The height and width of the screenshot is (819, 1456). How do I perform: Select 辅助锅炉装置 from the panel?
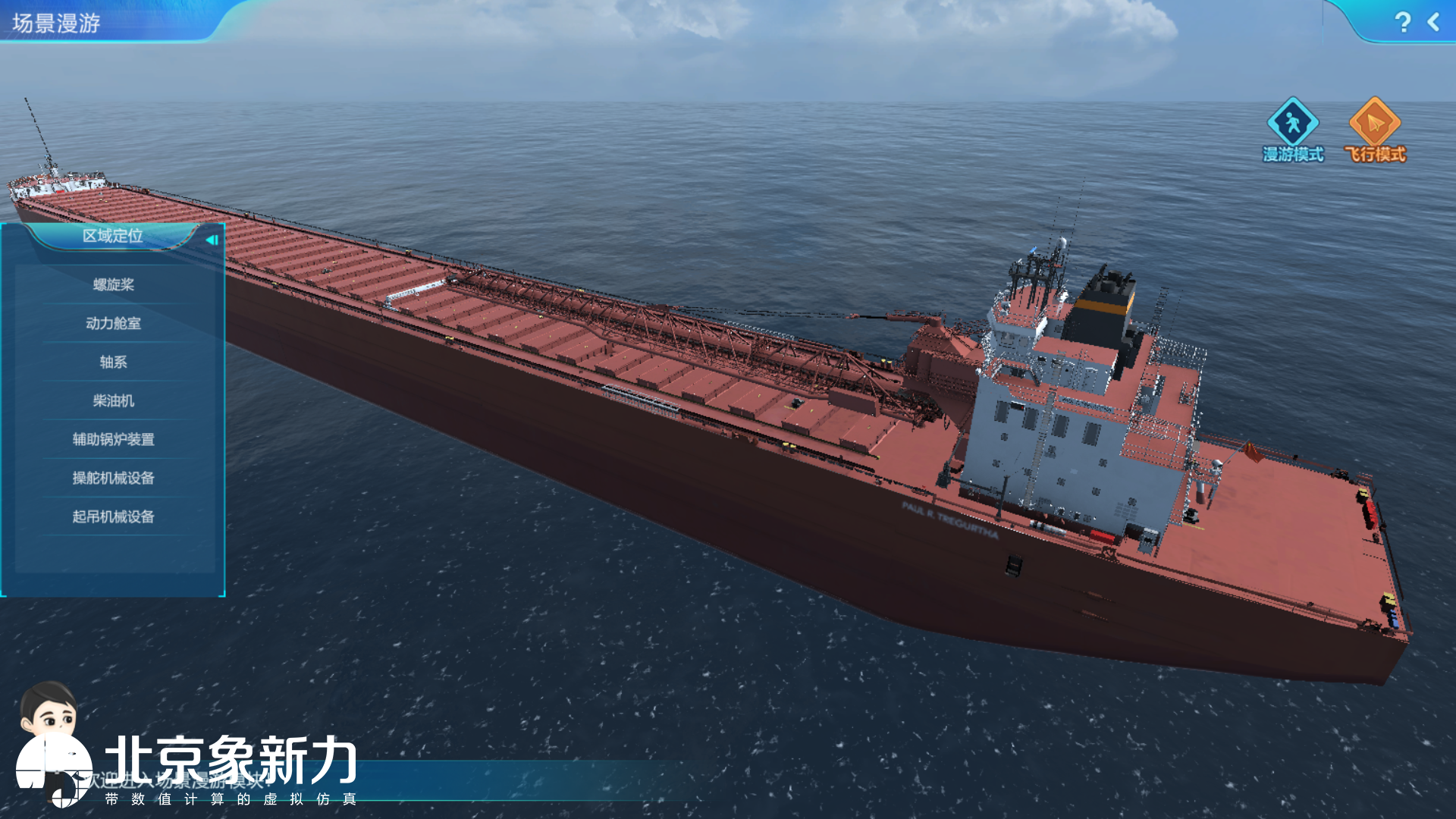point(113,439)
